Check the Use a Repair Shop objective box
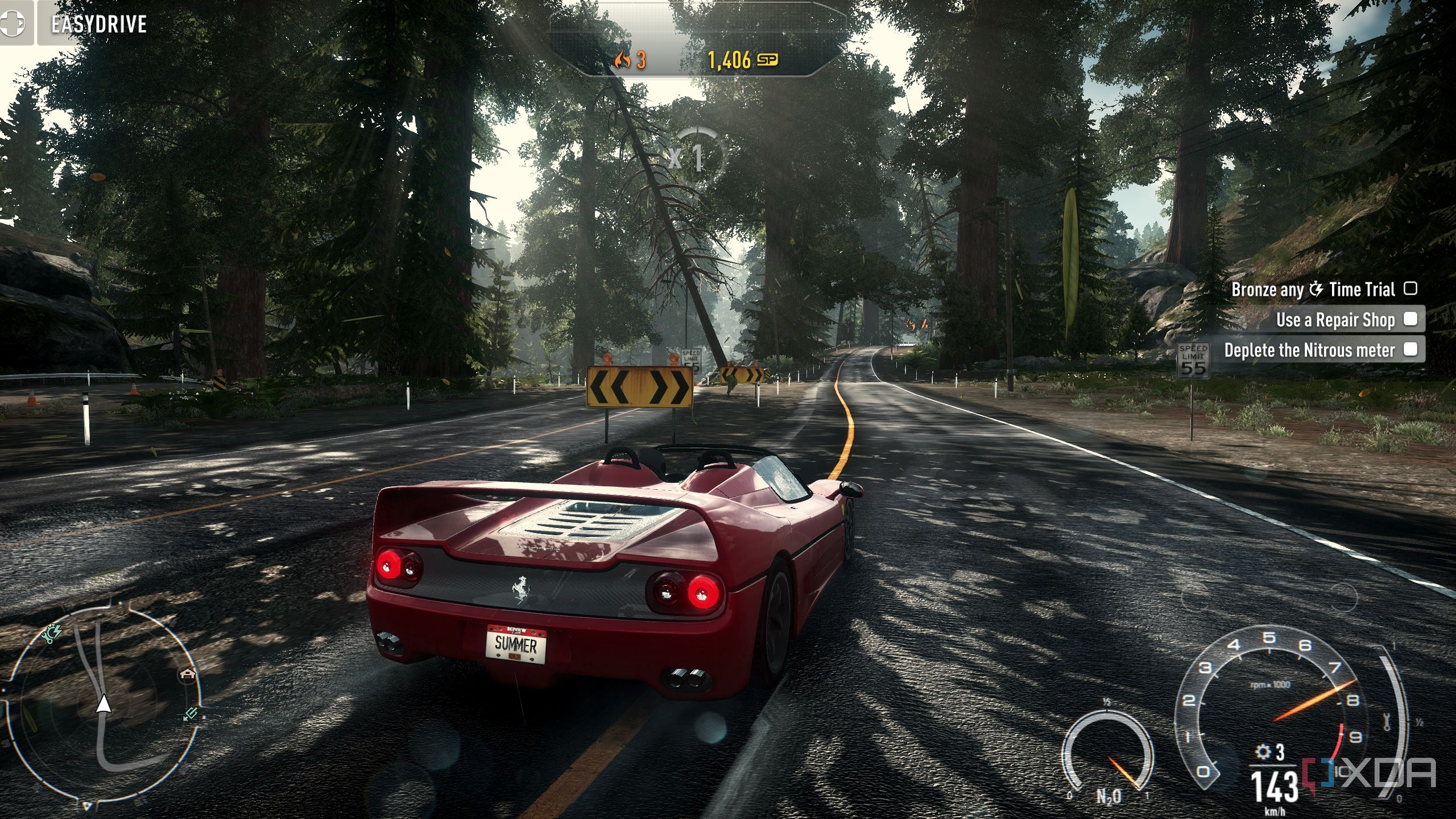The height and width of the screenshot is (819, 1456). (x=1410, y=320)
